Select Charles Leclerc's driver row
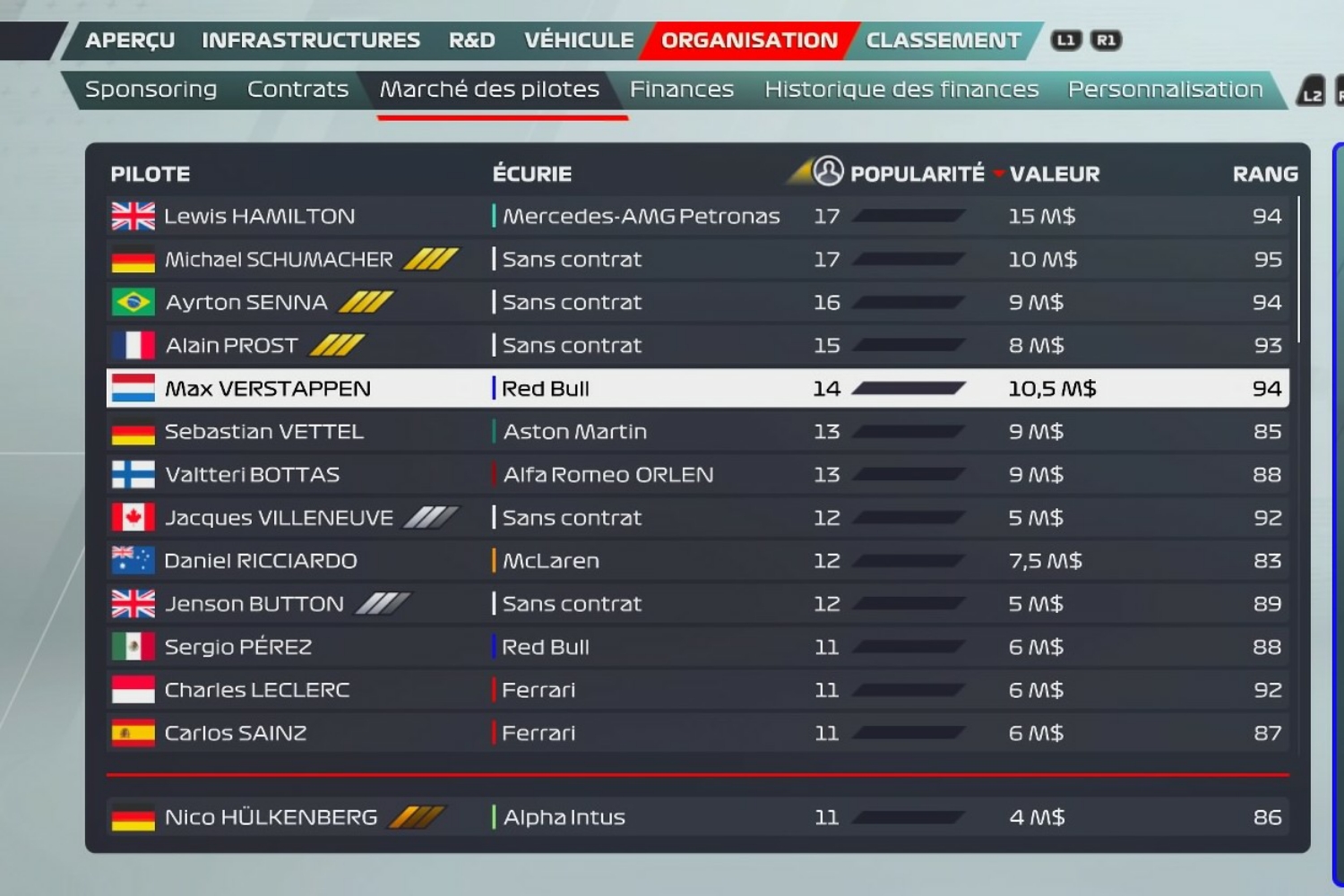Image resolution: width=1344 pixels, height=896 pixels. [x=256, y=690]
